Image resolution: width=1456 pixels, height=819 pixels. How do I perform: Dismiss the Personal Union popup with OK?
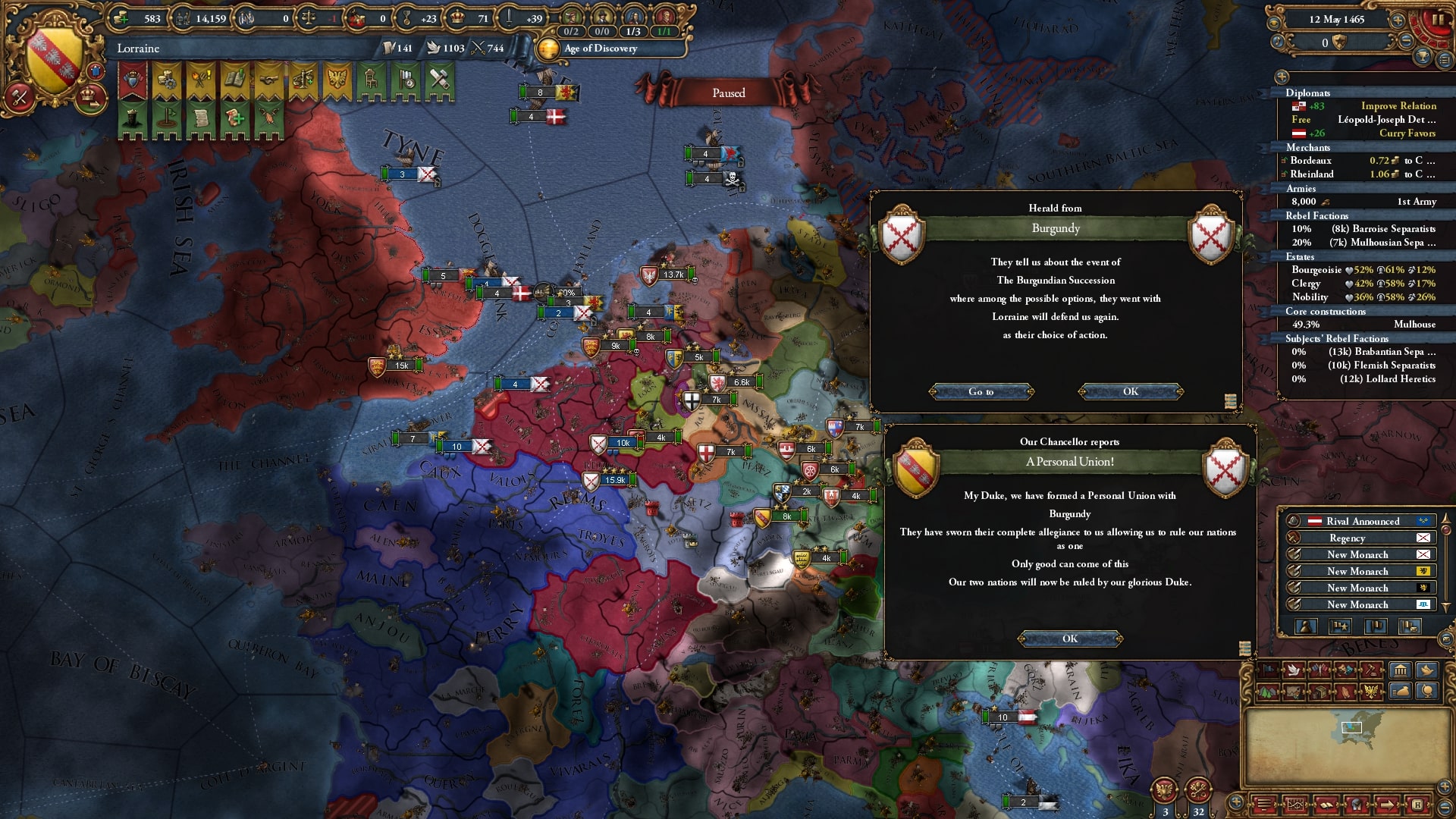1069,639
